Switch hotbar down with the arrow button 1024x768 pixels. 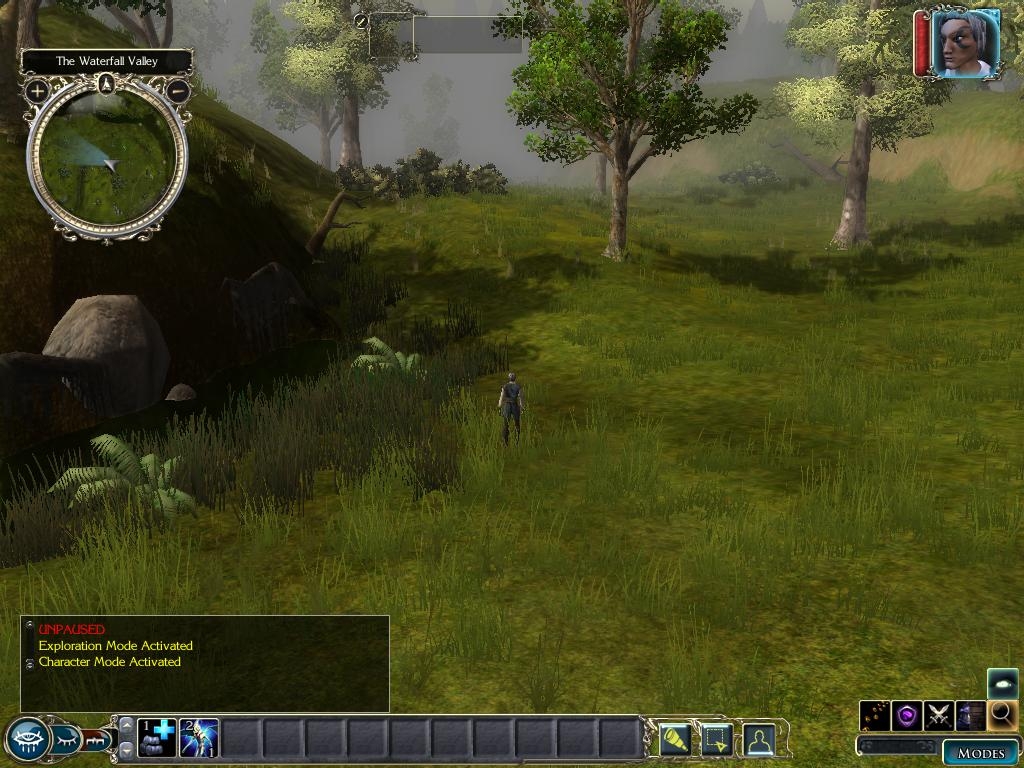coord(126,750)
